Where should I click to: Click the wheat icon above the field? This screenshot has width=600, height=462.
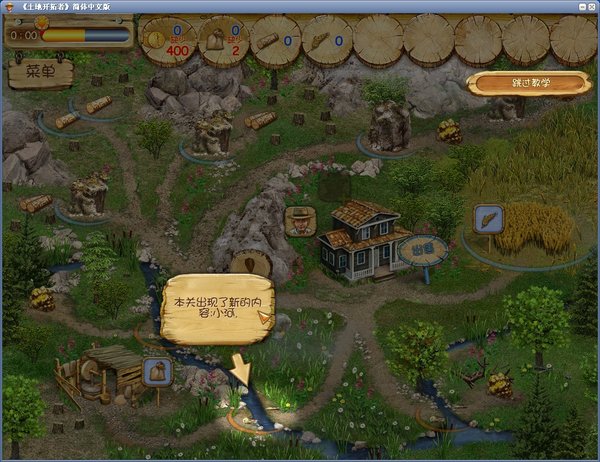click(x=488, y=218)
